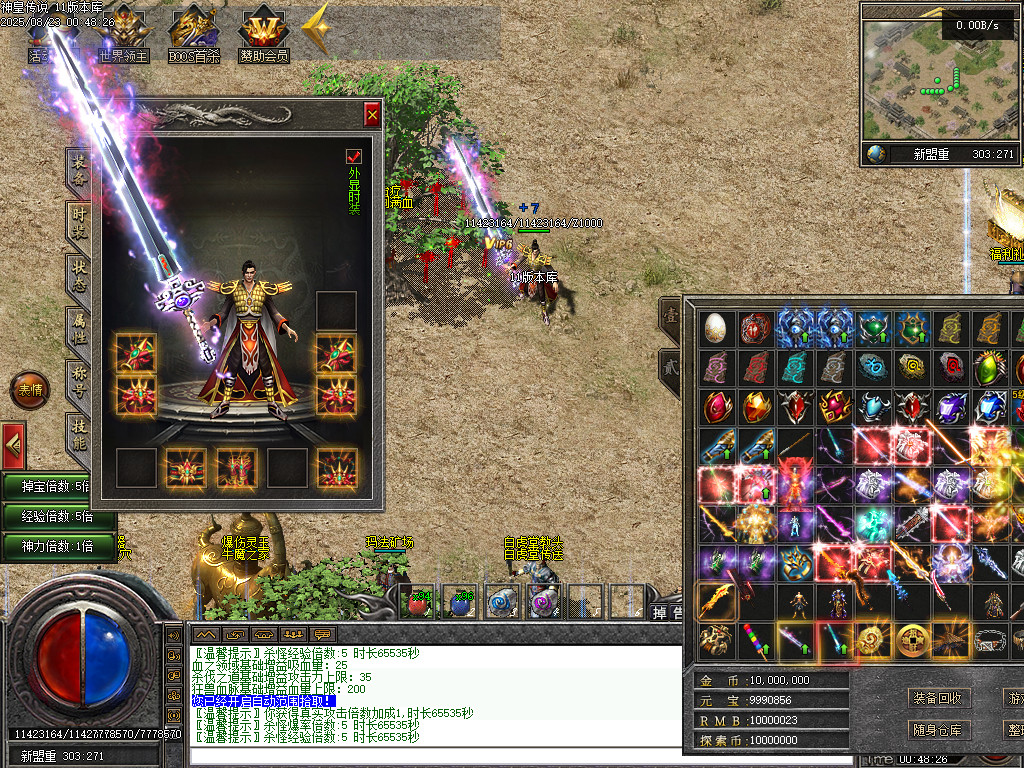Select the gold coin item in bag
Image resolution: width=1024 pixels, height=768 pixels.
click(x=909, y=639)
